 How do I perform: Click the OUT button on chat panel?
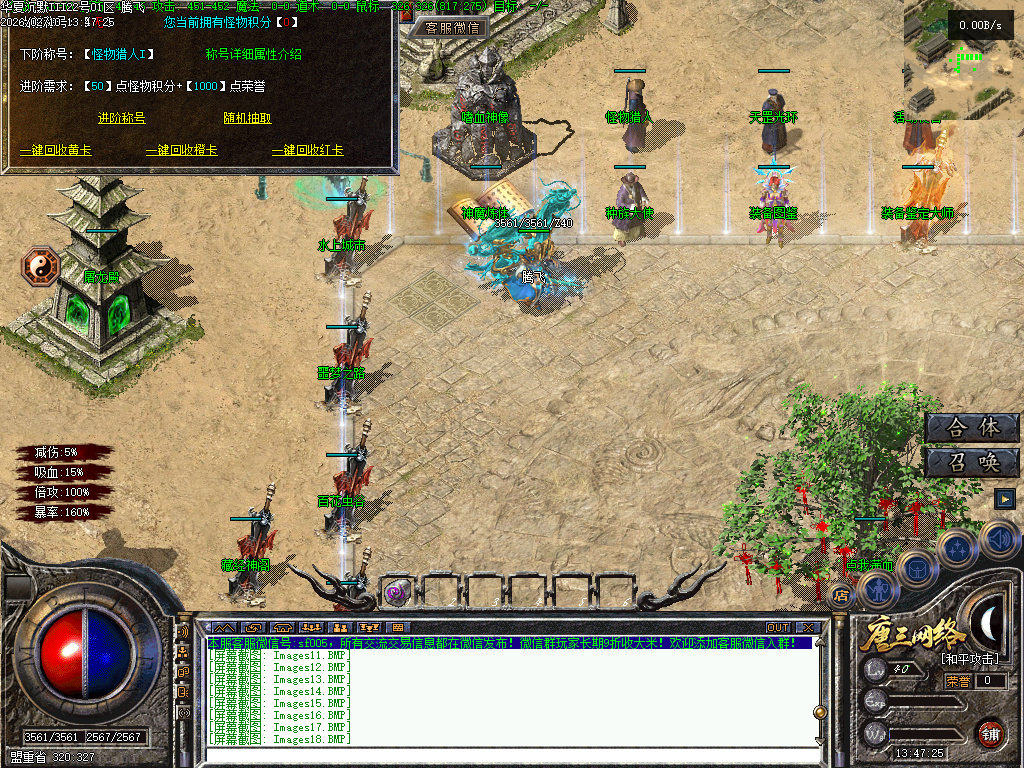pyautogui.click(x=778, y=627)
